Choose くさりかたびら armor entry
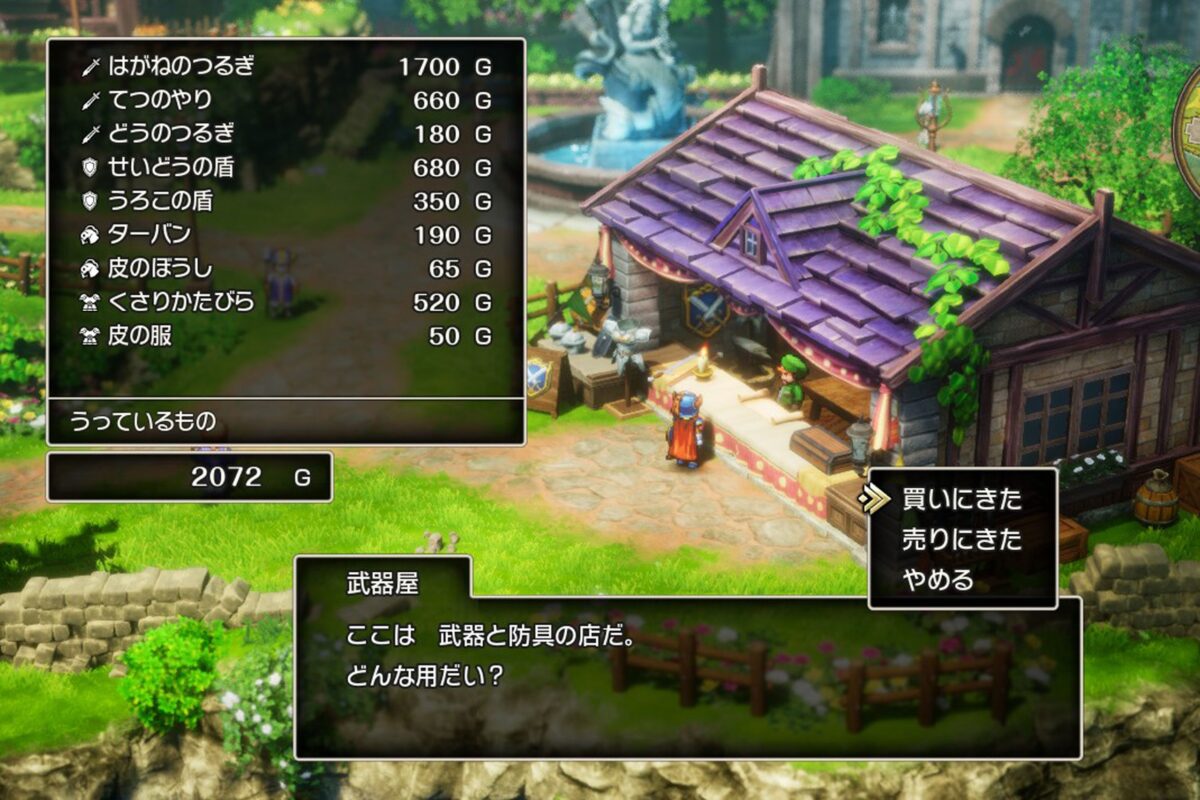Viewport: 1200px width, 800px height. [x=285, y=302]
